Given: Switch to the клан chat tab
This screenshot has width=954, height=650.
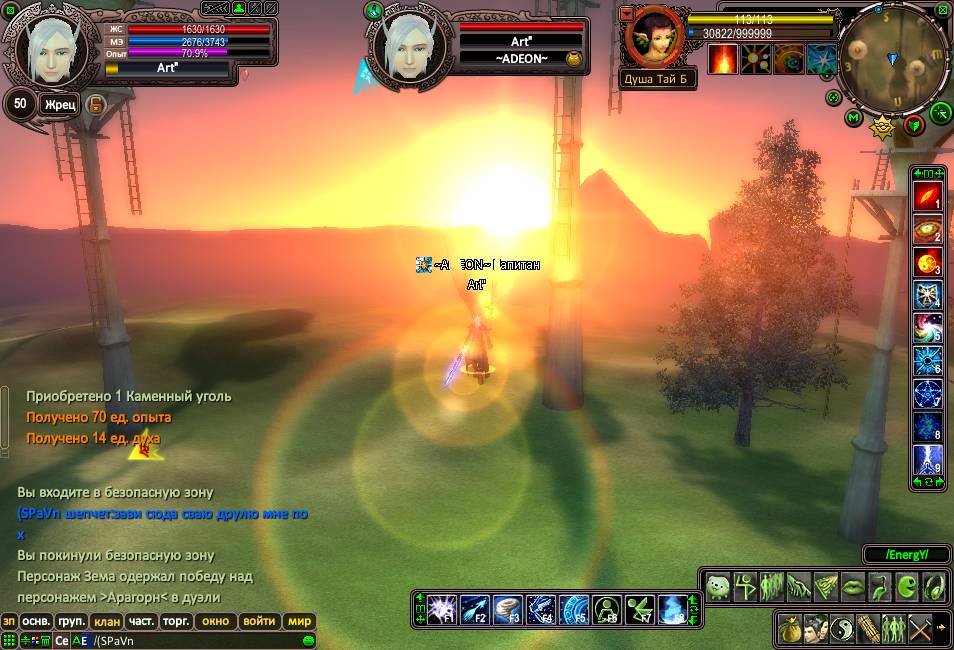Looking at the screenshot, I should [107, 621].
